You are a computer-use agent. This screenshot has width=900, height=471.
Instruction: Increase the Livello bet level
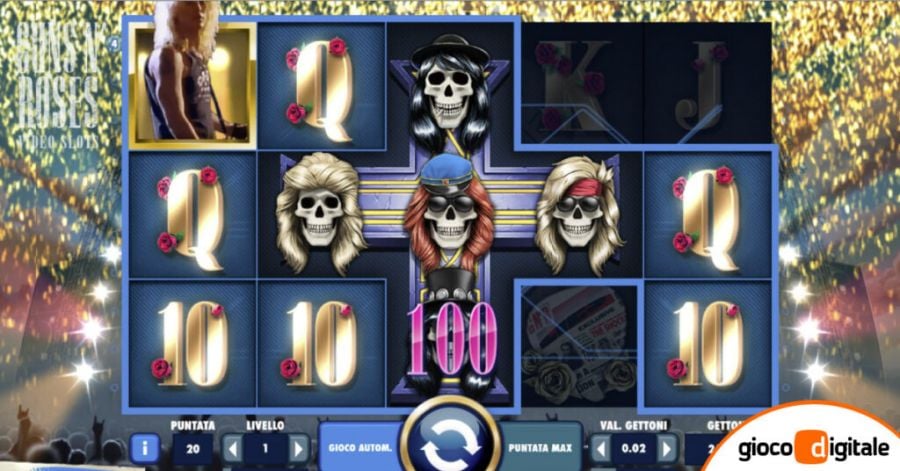296,447
